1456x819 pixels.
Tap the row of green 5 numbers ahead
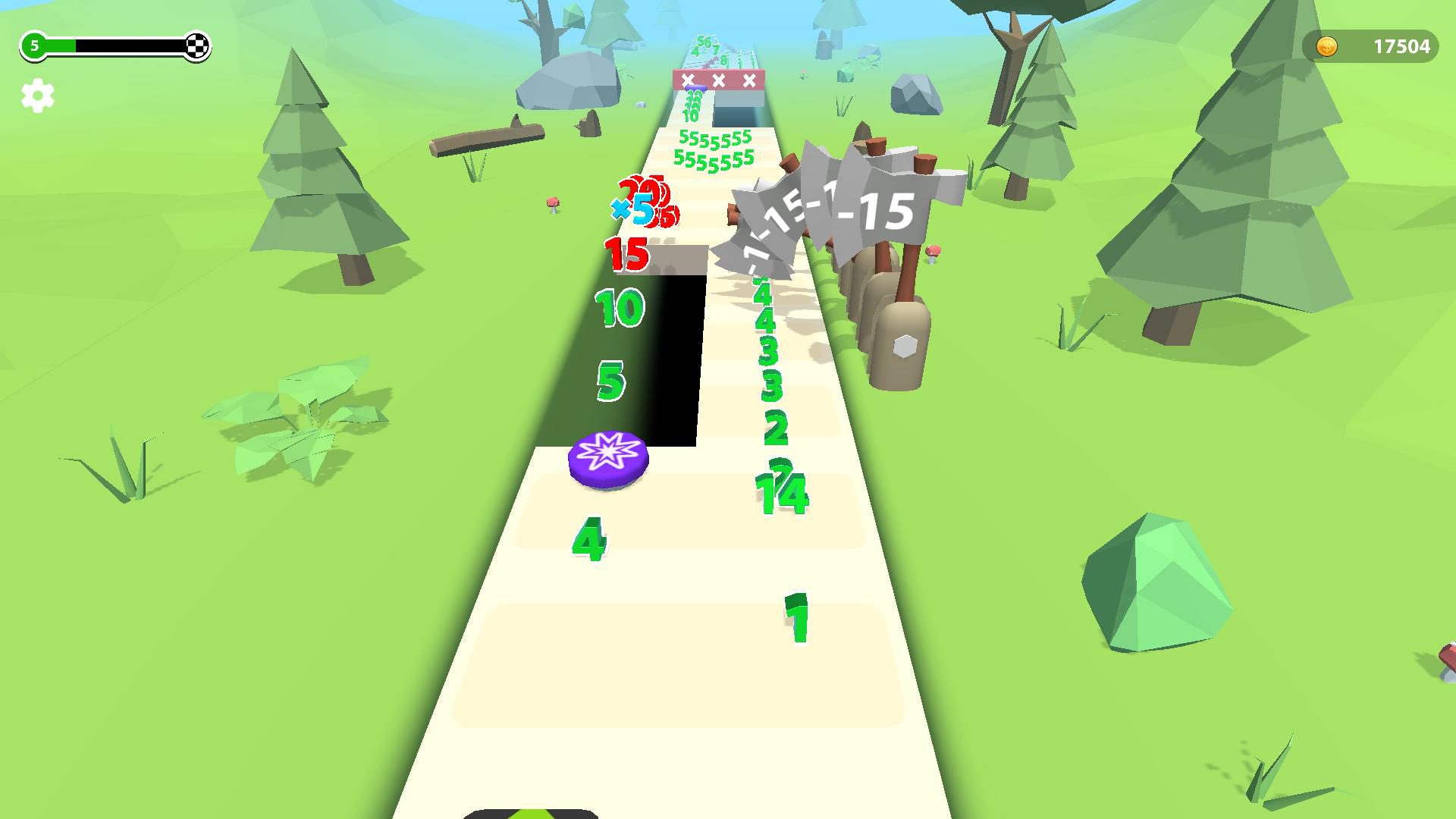pos(711,149)
